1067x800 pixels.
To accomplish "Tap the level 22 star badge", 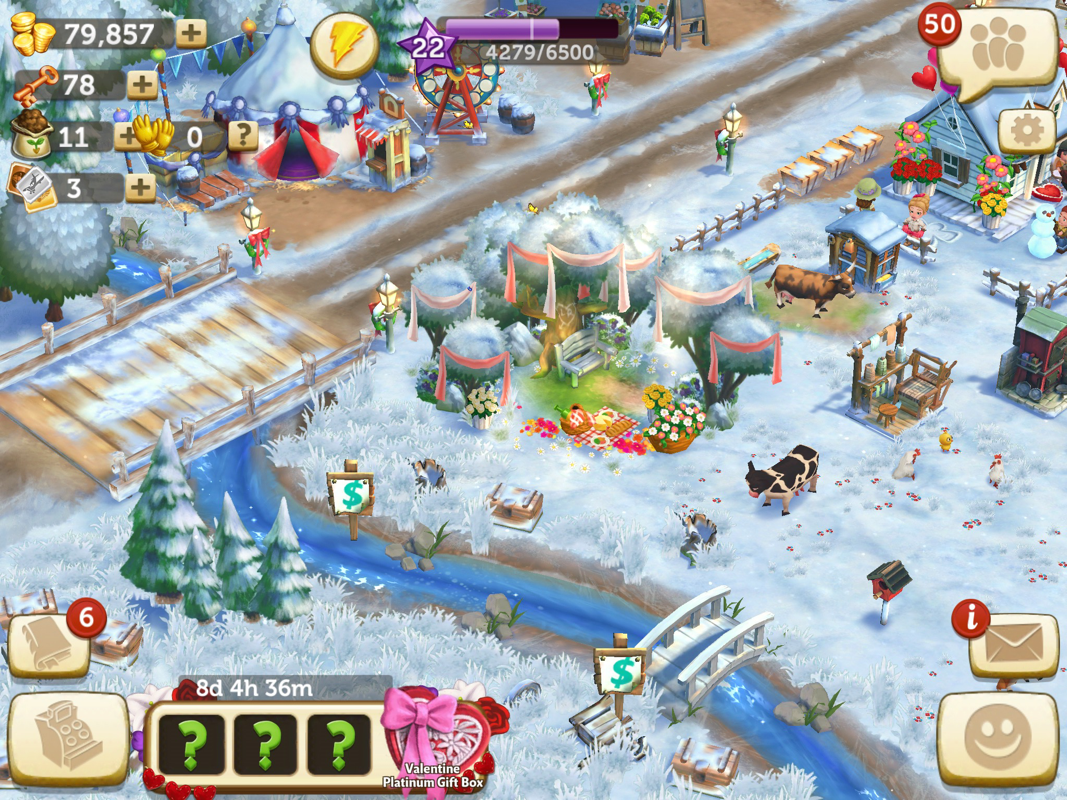I will click(x=427, y=46).
